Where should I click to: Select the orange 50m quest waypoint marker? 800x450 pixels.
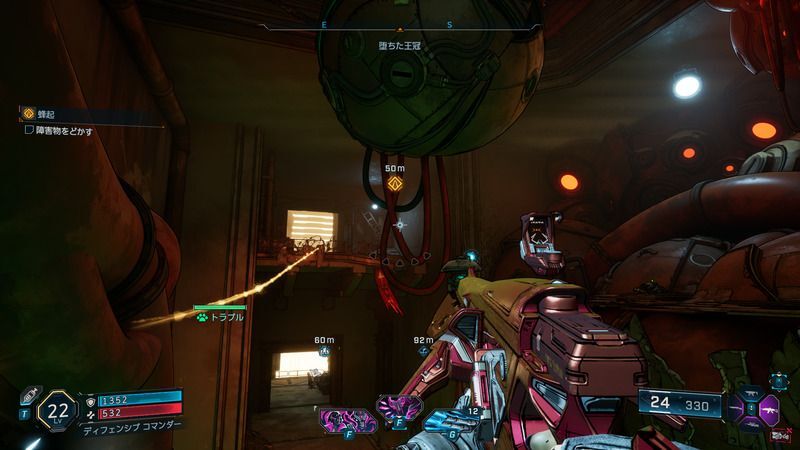[394, 184]
